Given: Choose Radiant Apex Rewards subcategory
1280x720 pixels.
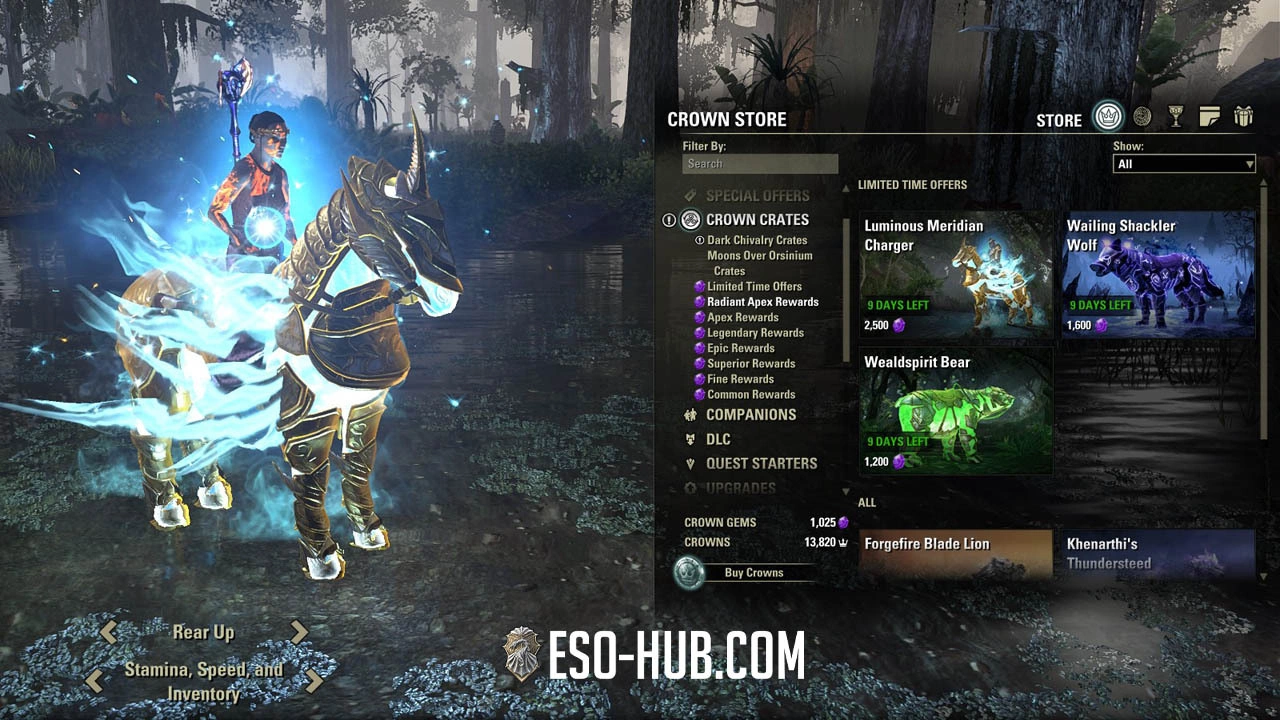Looking at the screenshot, I should pyautogui.click(x=762, y=302).
